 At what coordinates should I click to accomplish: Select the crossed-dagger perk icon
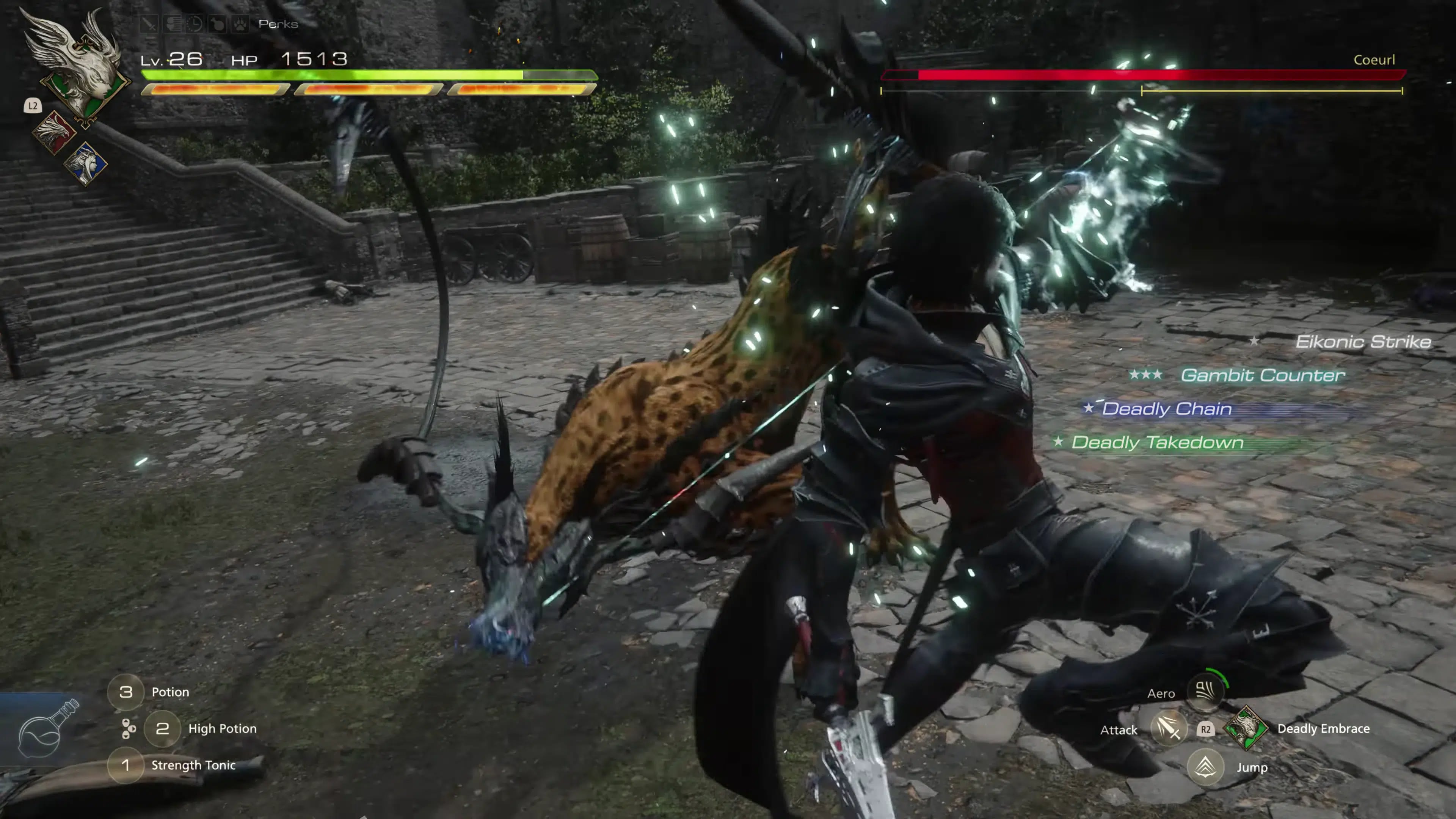click(x=149, y=24)
